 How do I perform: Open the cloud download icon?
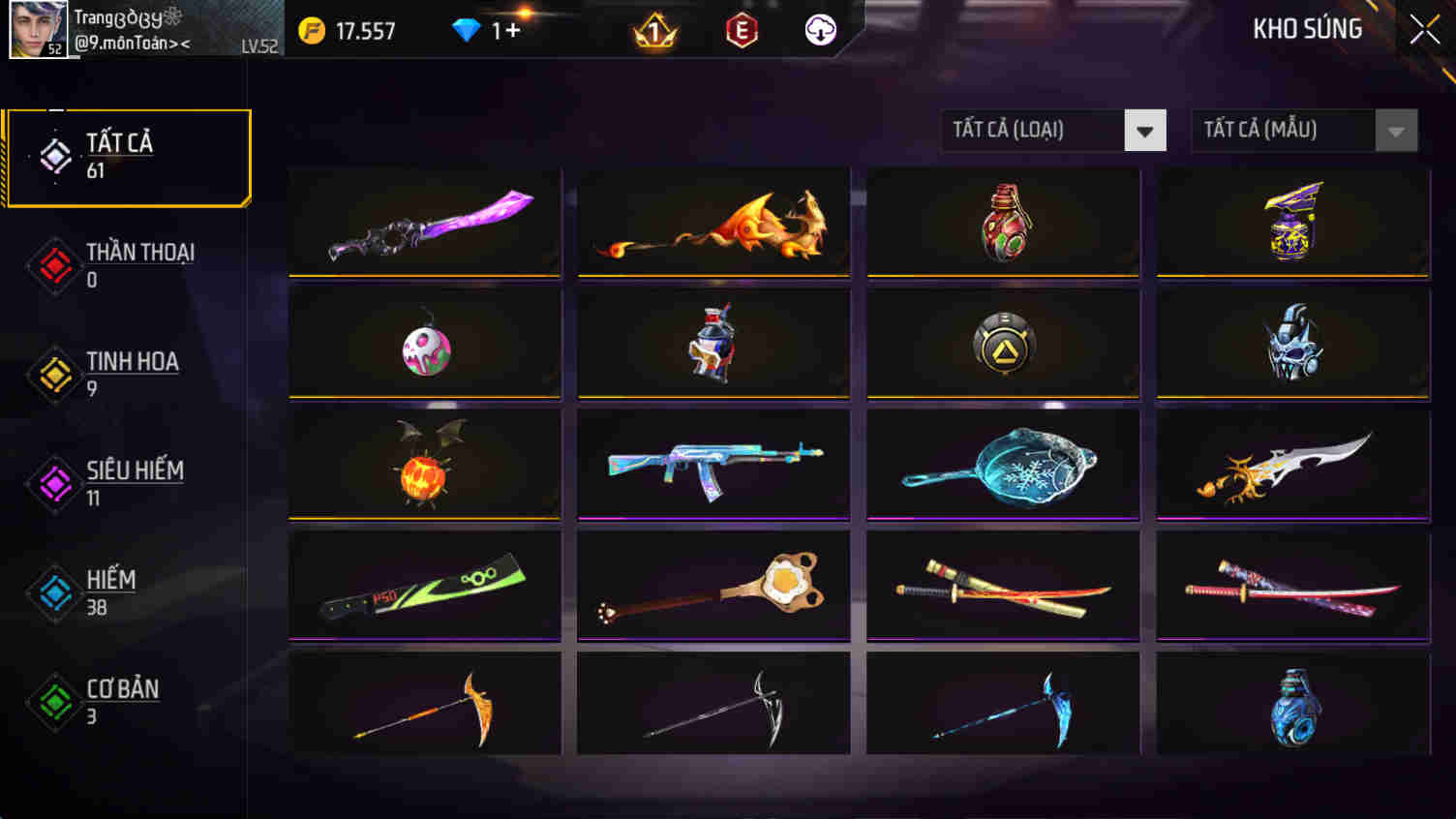coord(821,31)
